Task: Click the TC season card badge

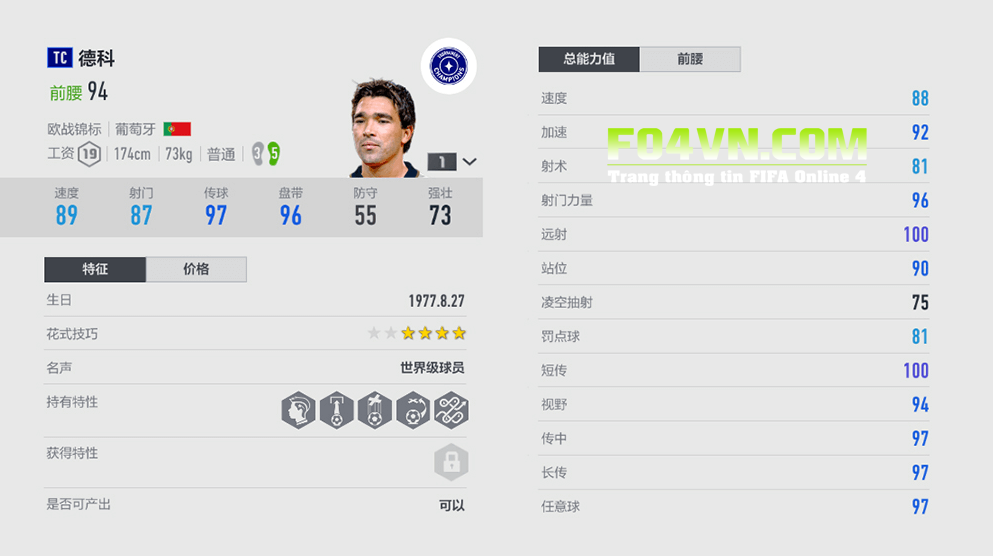Action: 59,59
